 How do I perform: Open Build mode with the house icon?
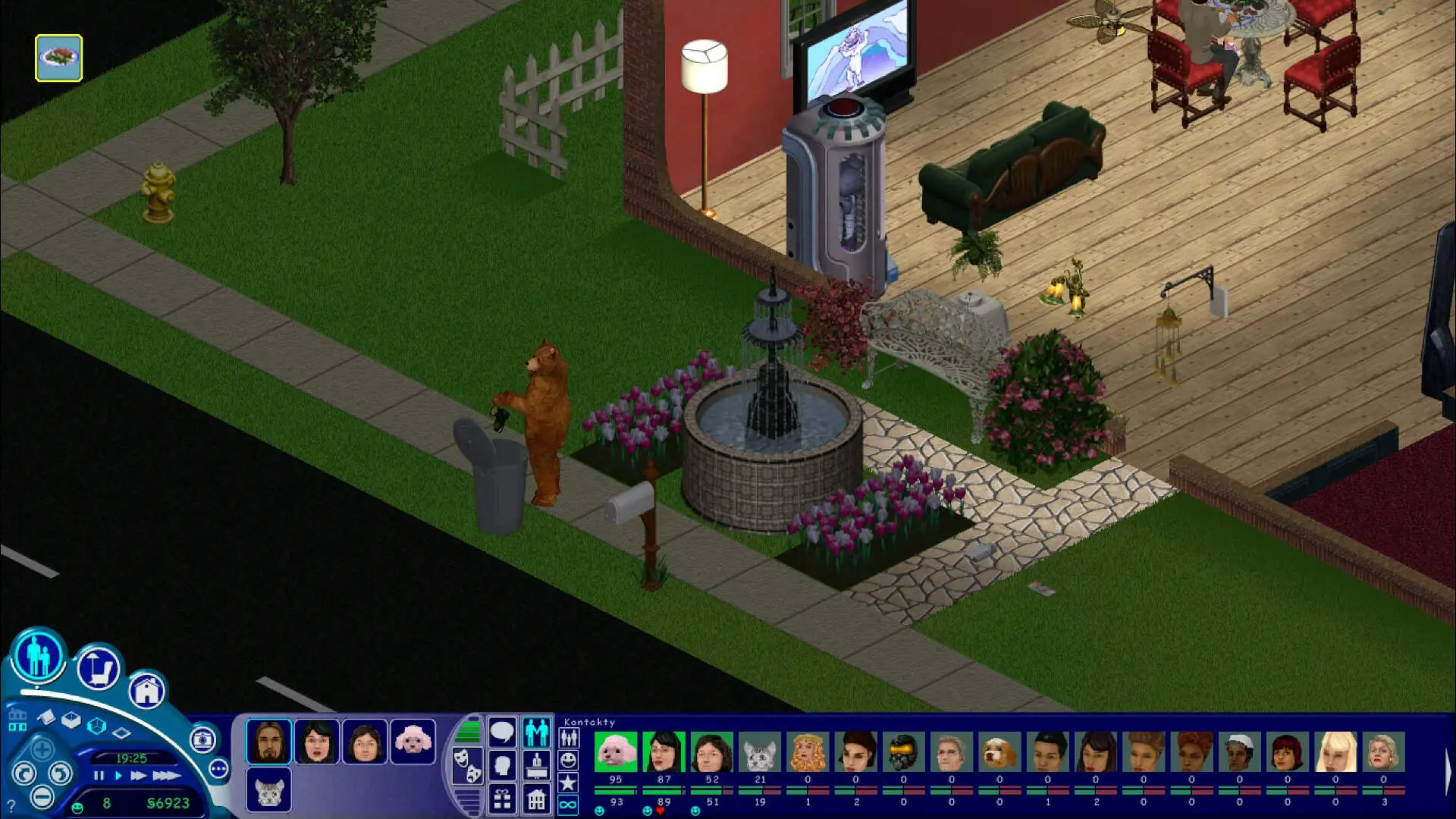pyautogui.click(x=146, y=690)
